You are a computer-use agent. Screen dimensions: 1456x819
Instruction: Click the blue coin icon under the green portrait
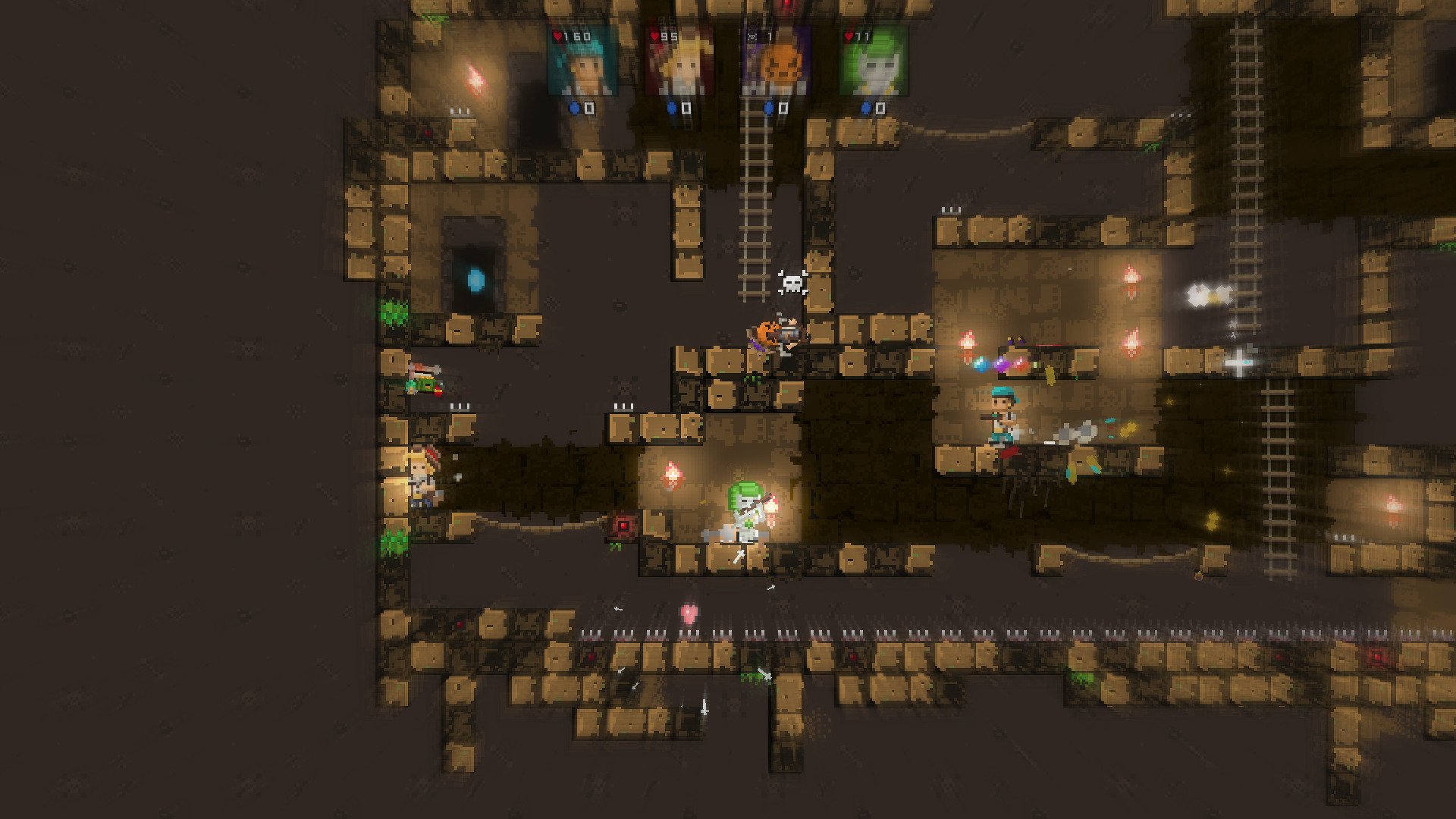point(864,108)
